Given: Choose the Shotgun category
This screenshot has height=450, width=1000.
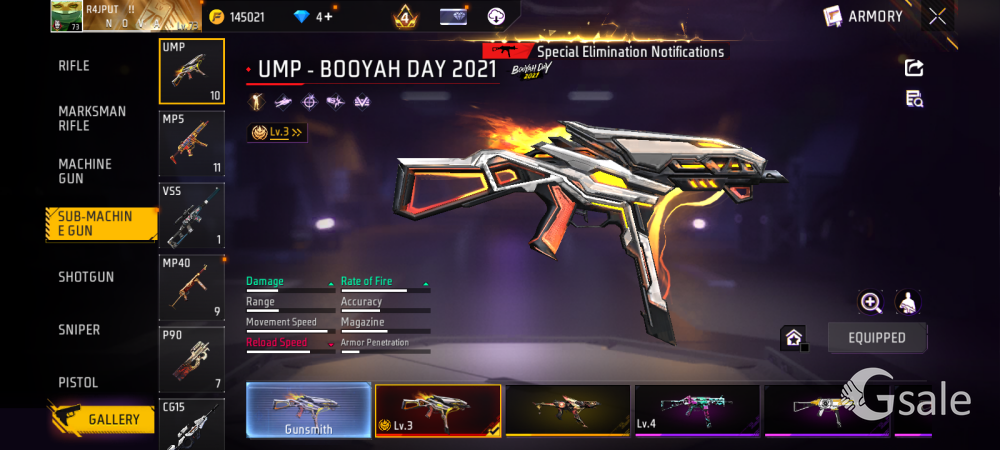Looking at the screenshot, I should (x=86, y=277).
